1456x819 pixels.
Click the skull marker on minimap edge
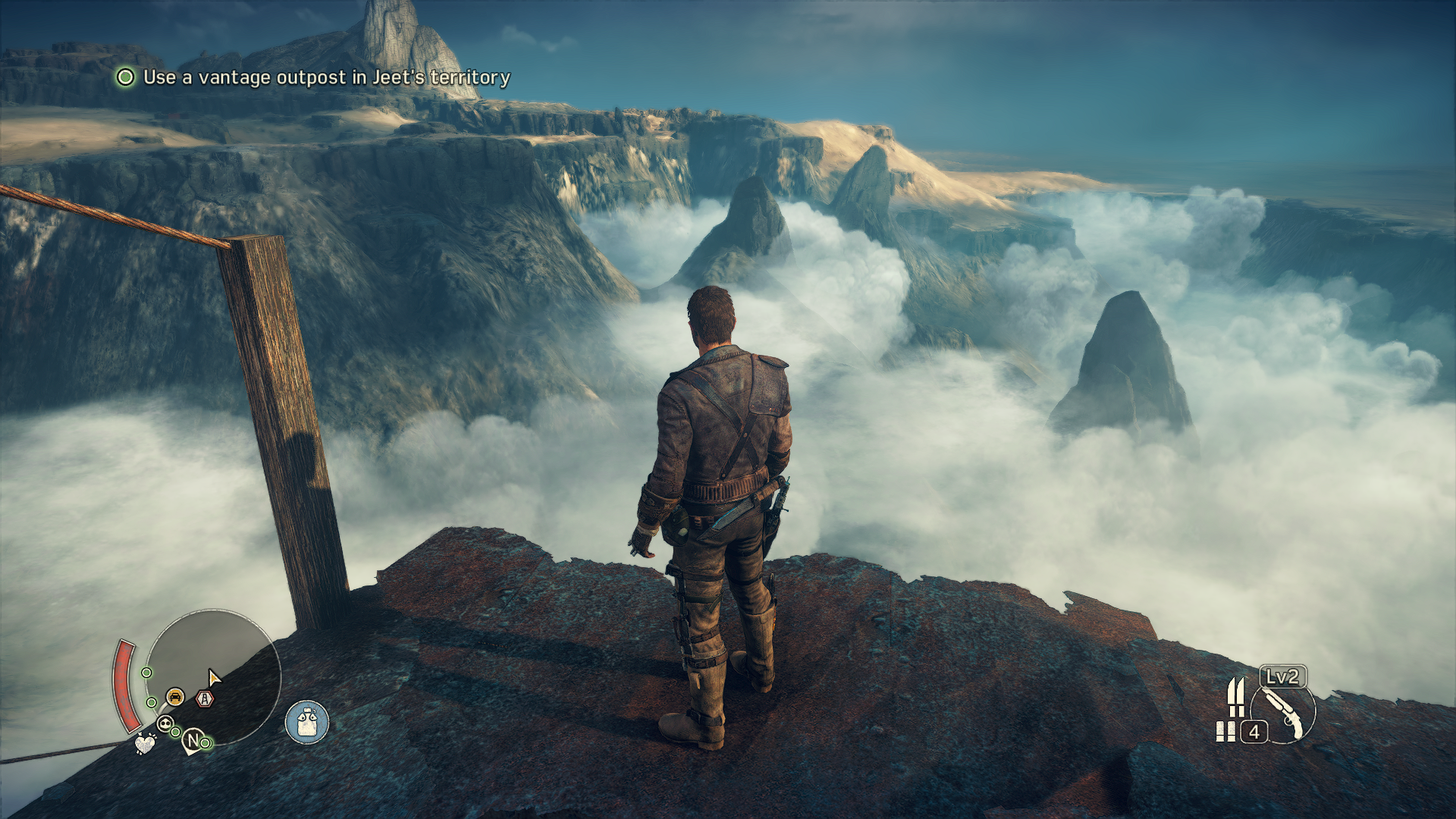(x=165, y=723)
